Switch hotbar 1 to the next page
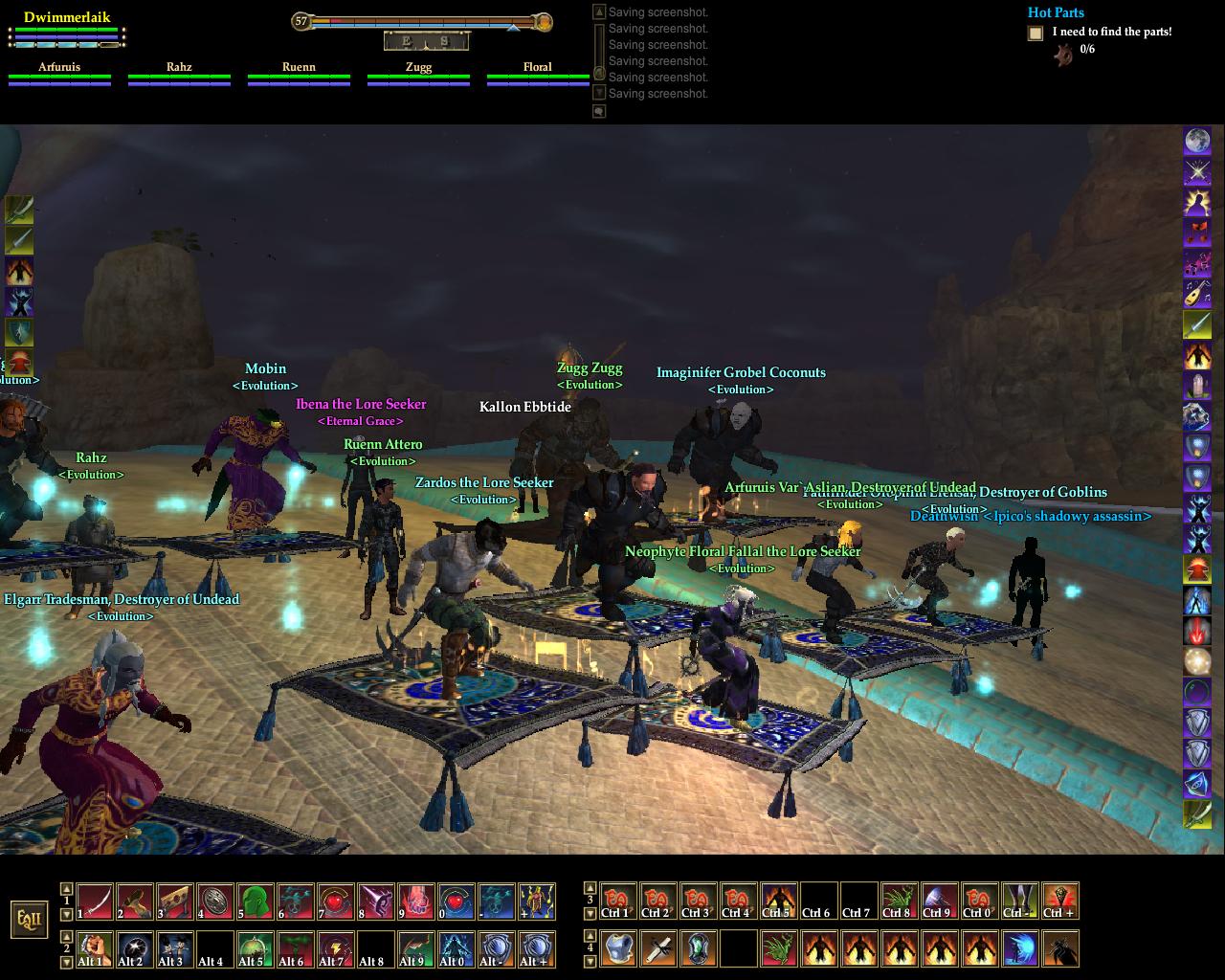Image resolution: width=1225 pixels, height=980 pixels. tap(66, 914)
